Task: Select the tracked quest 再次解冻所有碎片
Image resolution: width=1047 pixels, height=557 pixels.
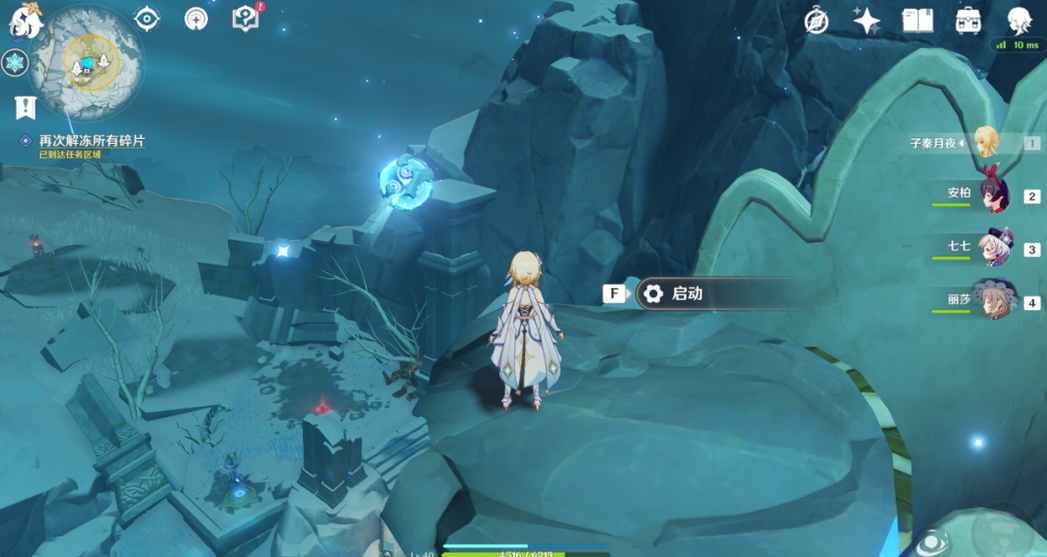Action: (91, 141)
